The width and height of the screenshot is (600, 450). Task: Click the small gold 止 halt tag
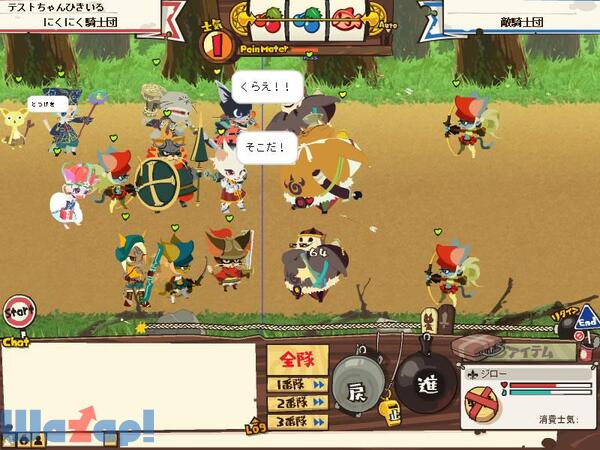[390, 409]
